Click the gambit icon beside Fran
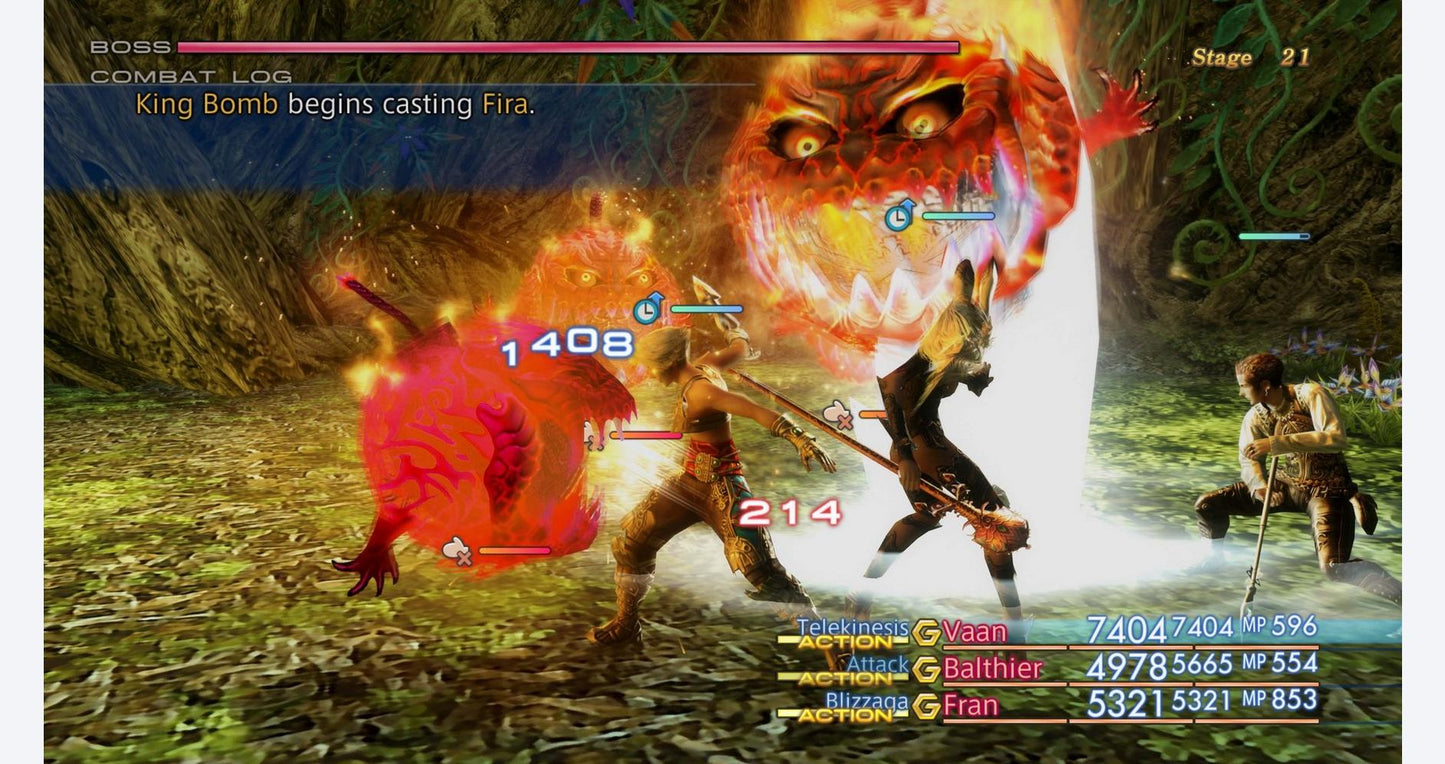Screen dimensions: 1445x764 tap(926, 707)
